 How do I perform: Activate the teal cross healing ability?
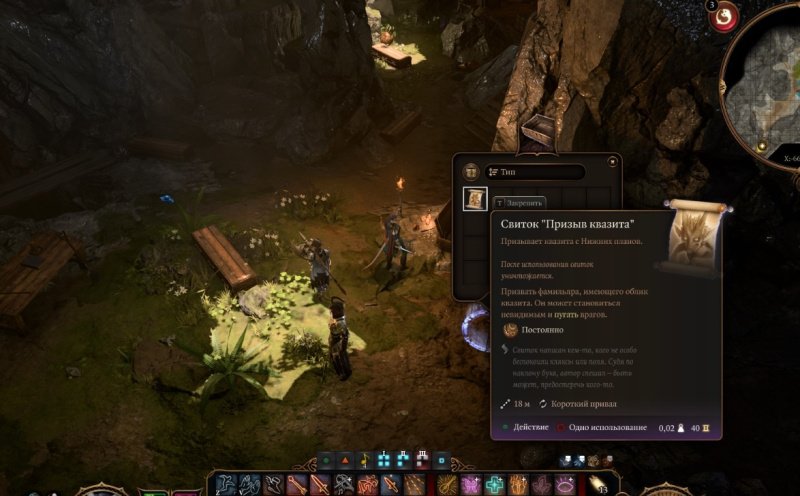coord(494,486)
